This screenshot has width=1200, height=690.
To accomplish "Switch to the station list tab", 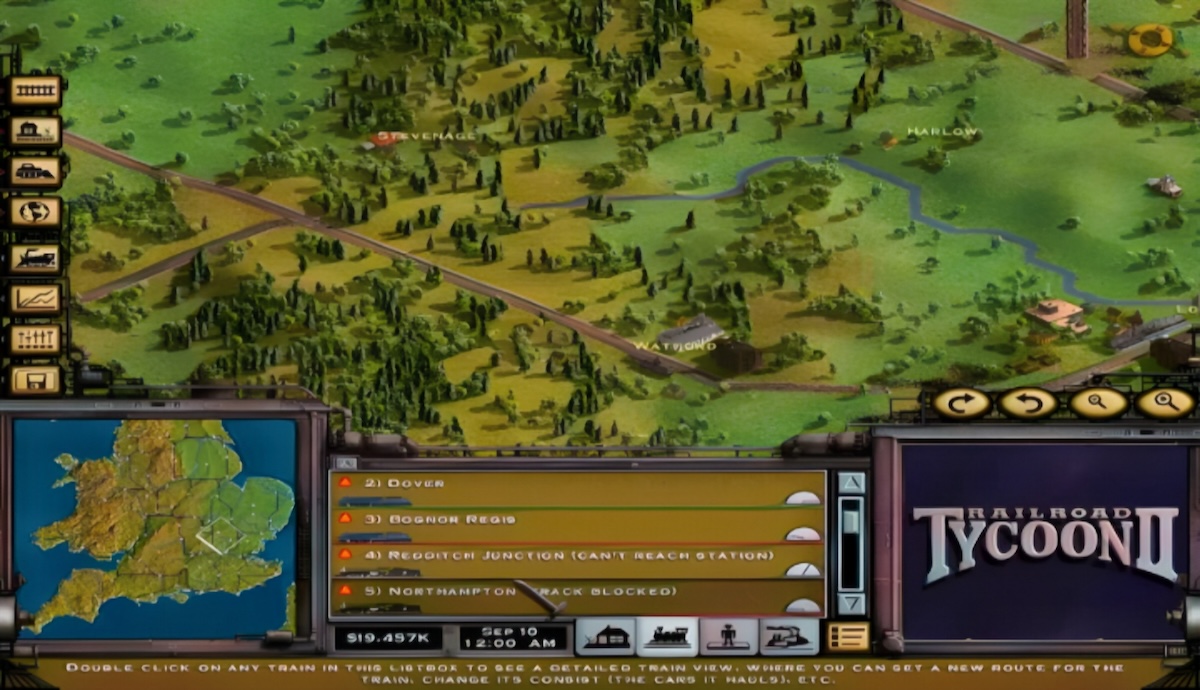I will [605, 637].
